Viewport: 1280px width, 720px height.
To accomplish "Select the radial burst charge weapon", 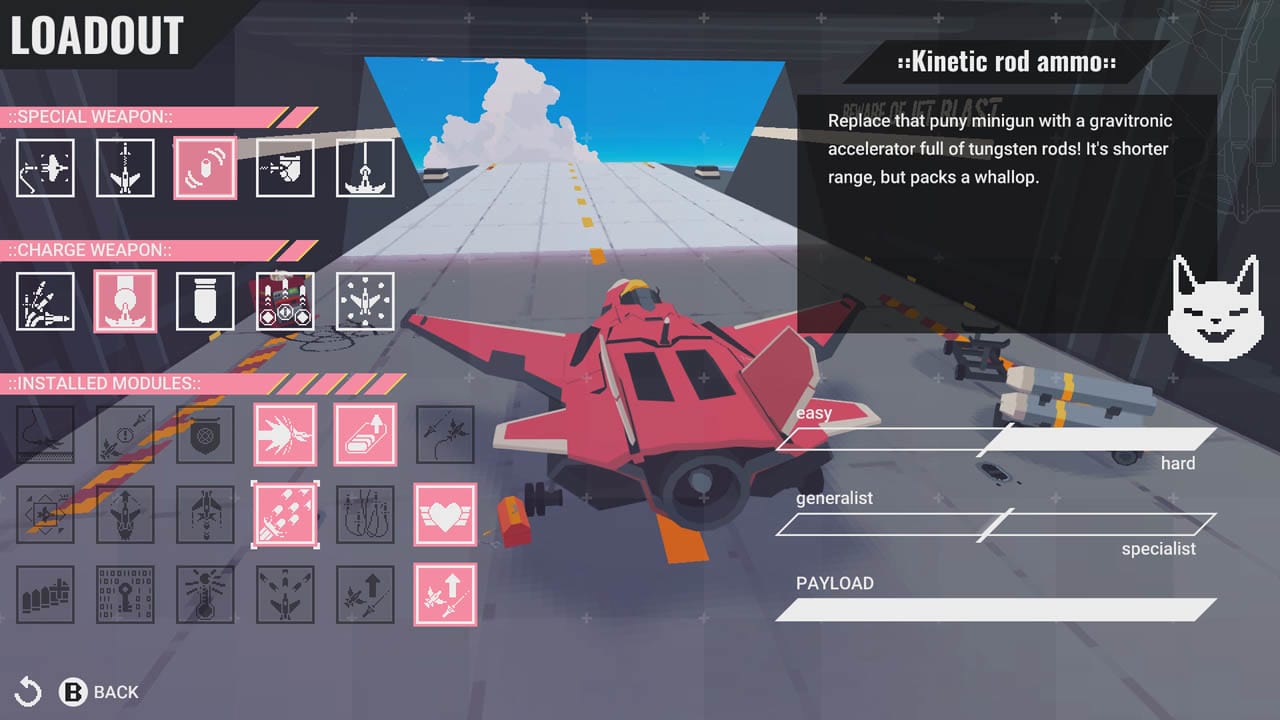I will (365, 300).
